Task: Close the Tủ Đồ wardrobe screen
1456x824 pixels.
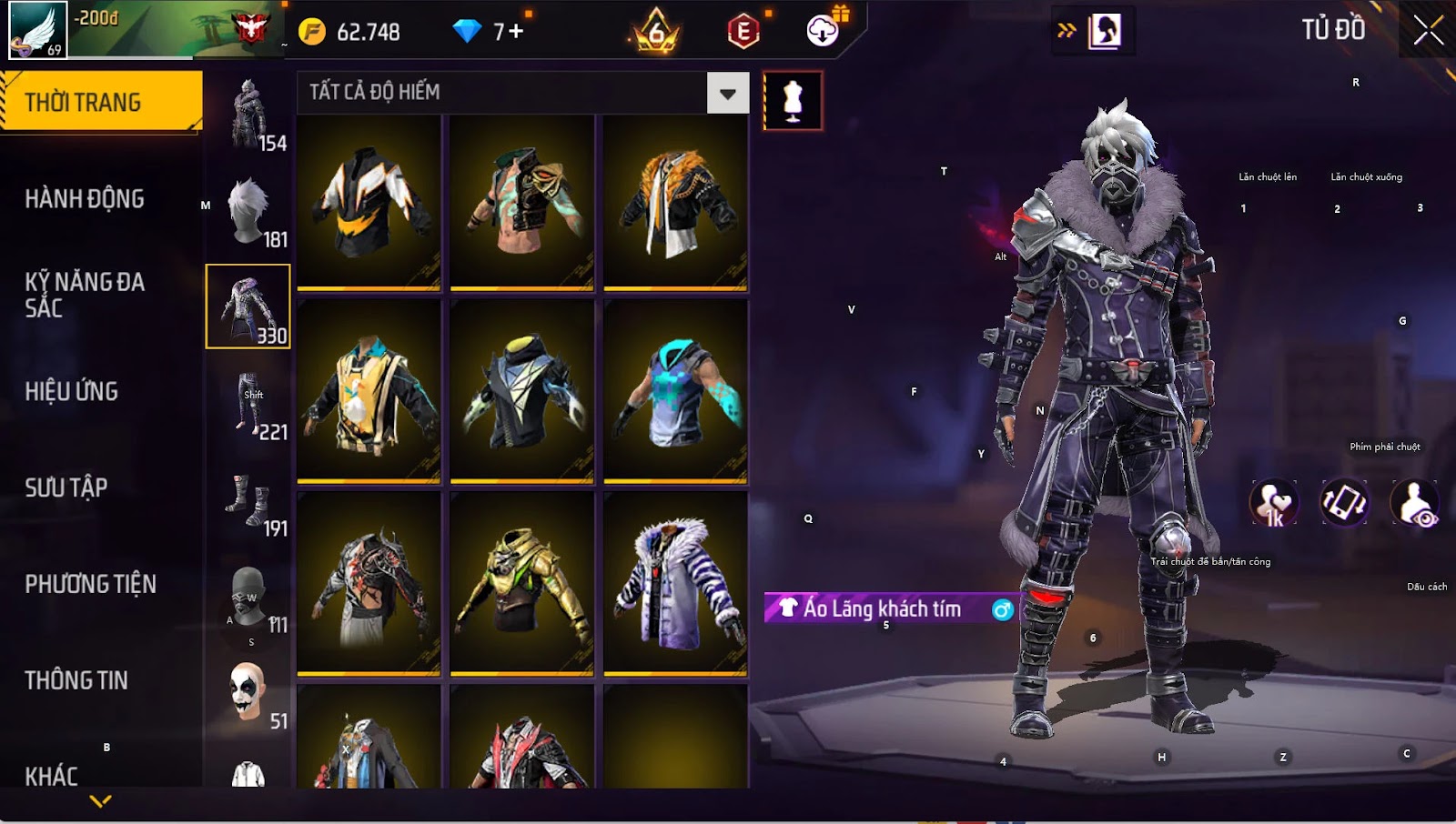Action: pyautogui.click(x=1428, y=30)
